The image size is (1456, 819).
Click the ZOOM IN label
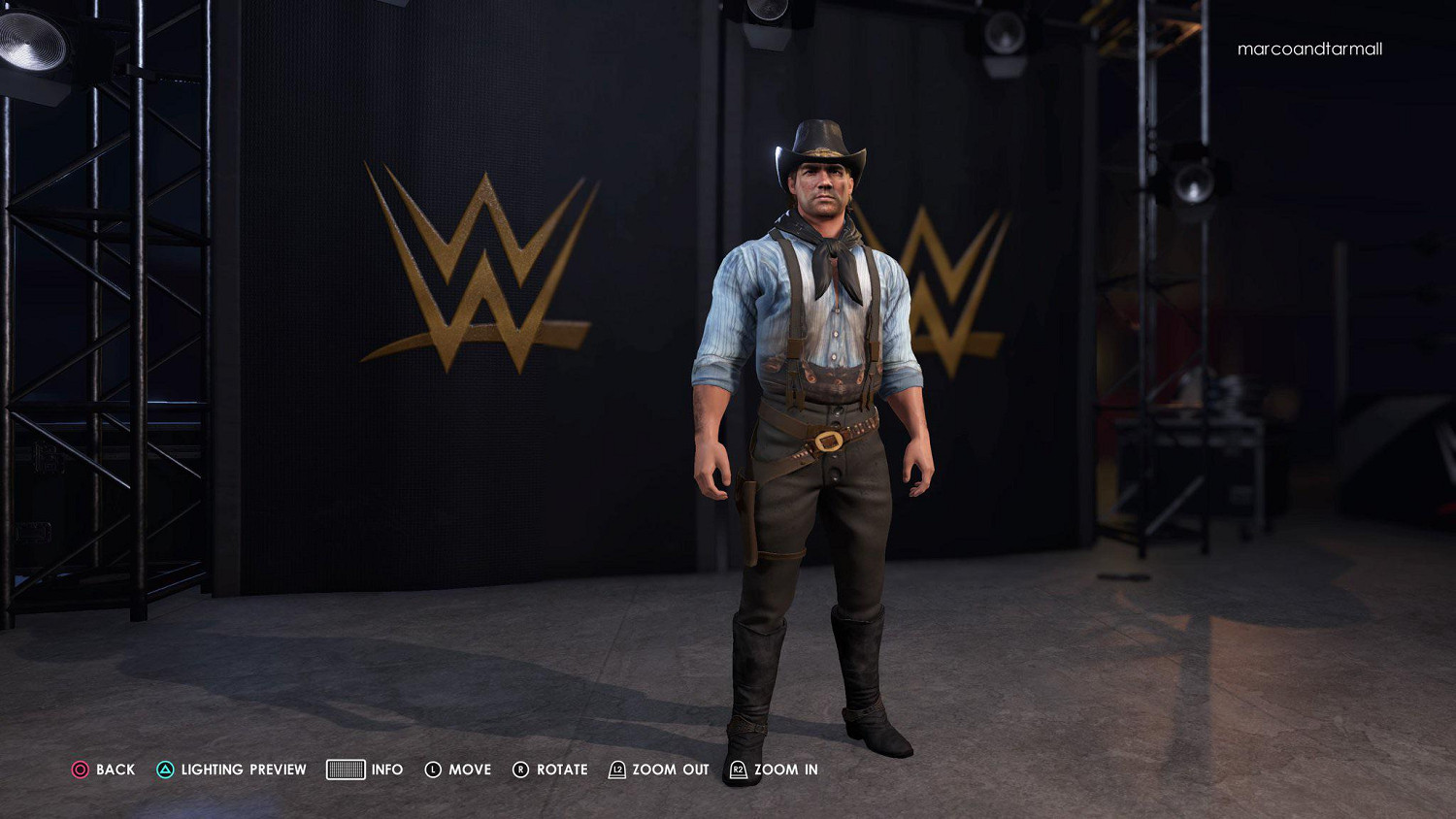click(x=786, y=770)
